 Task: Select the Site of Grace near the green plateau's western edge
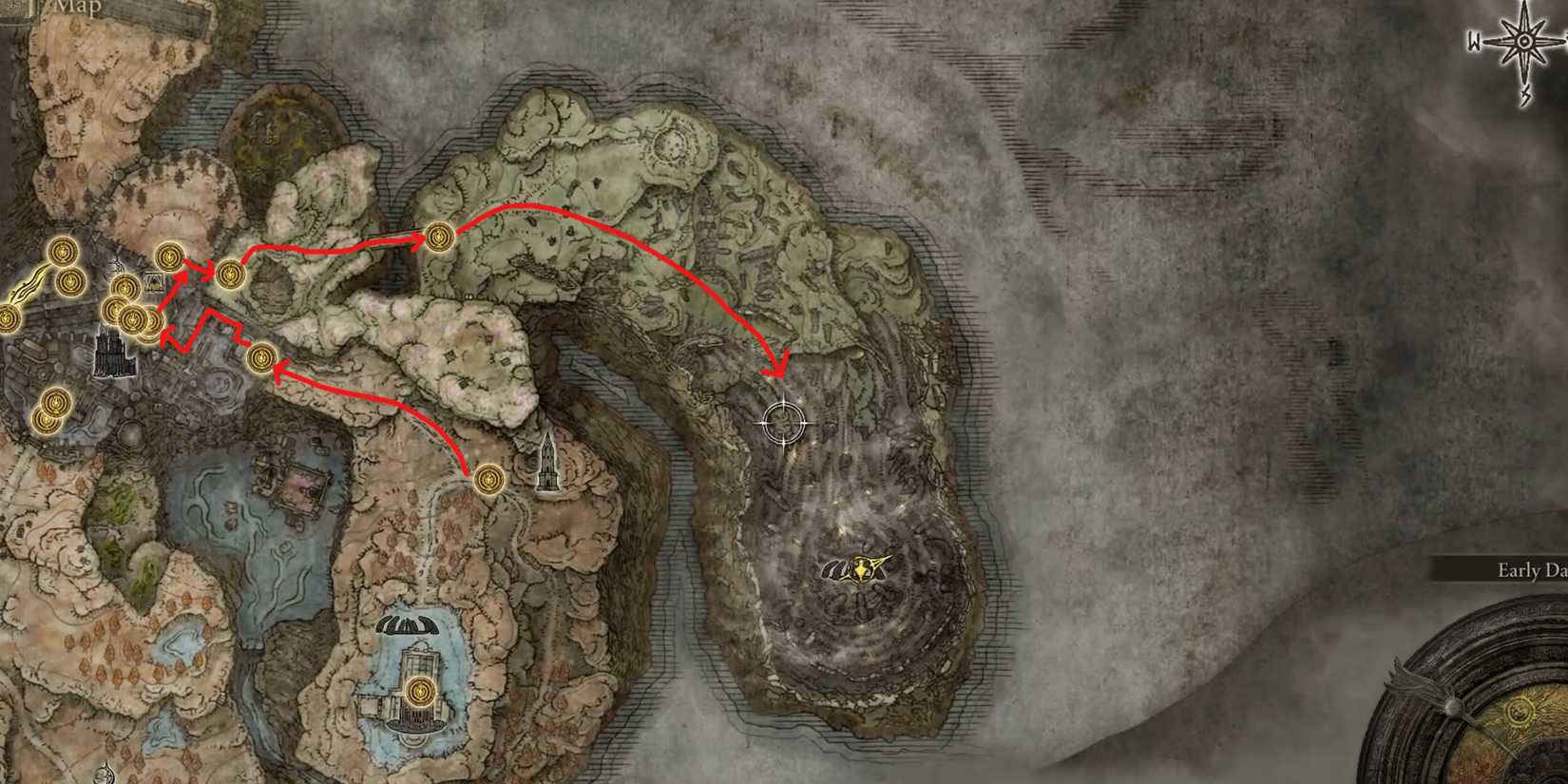coord(439,235)
